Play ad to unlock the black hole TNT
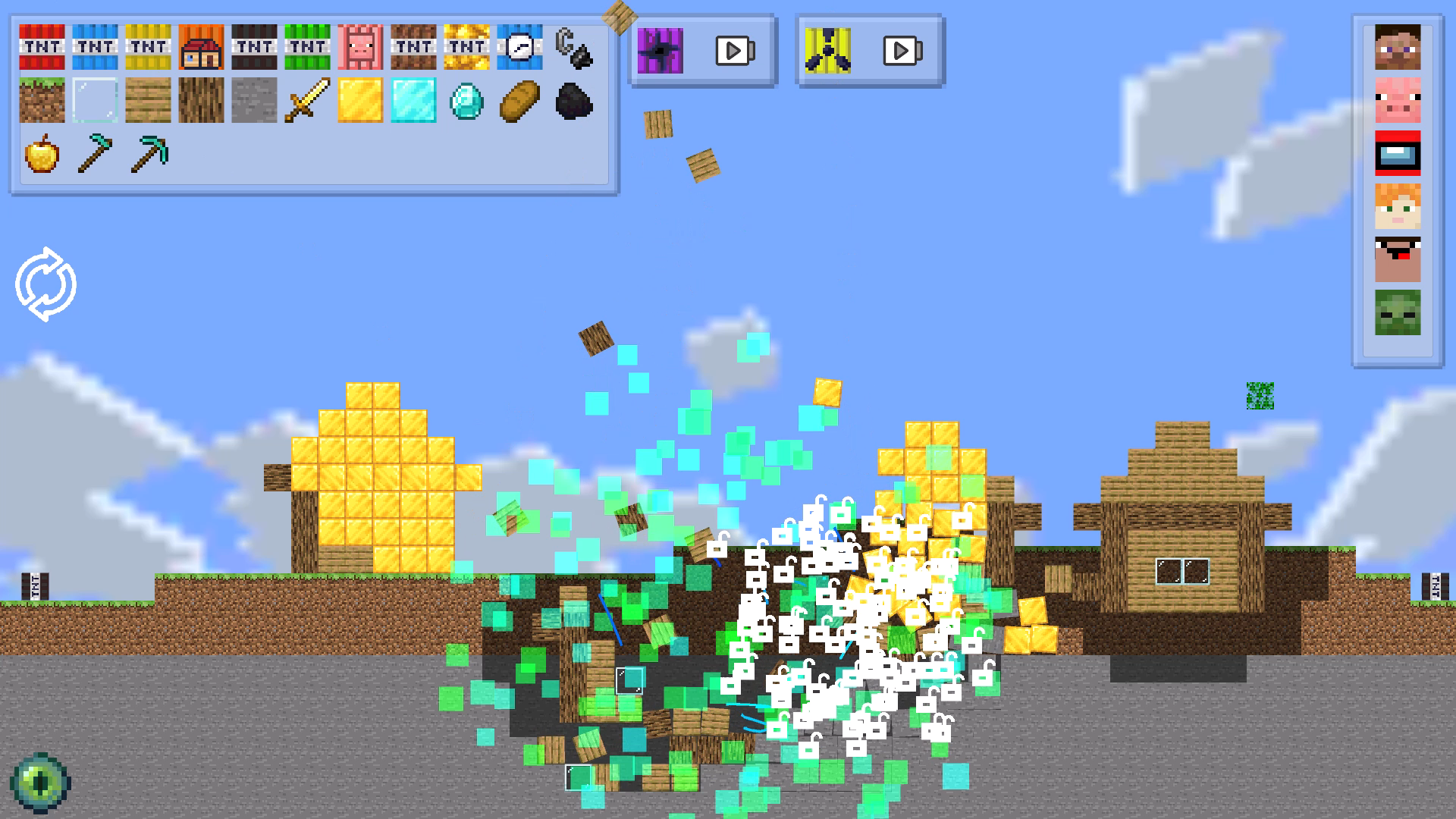Image resolution: width=1456 pixels, height=819 pixels. pos(730,49)
